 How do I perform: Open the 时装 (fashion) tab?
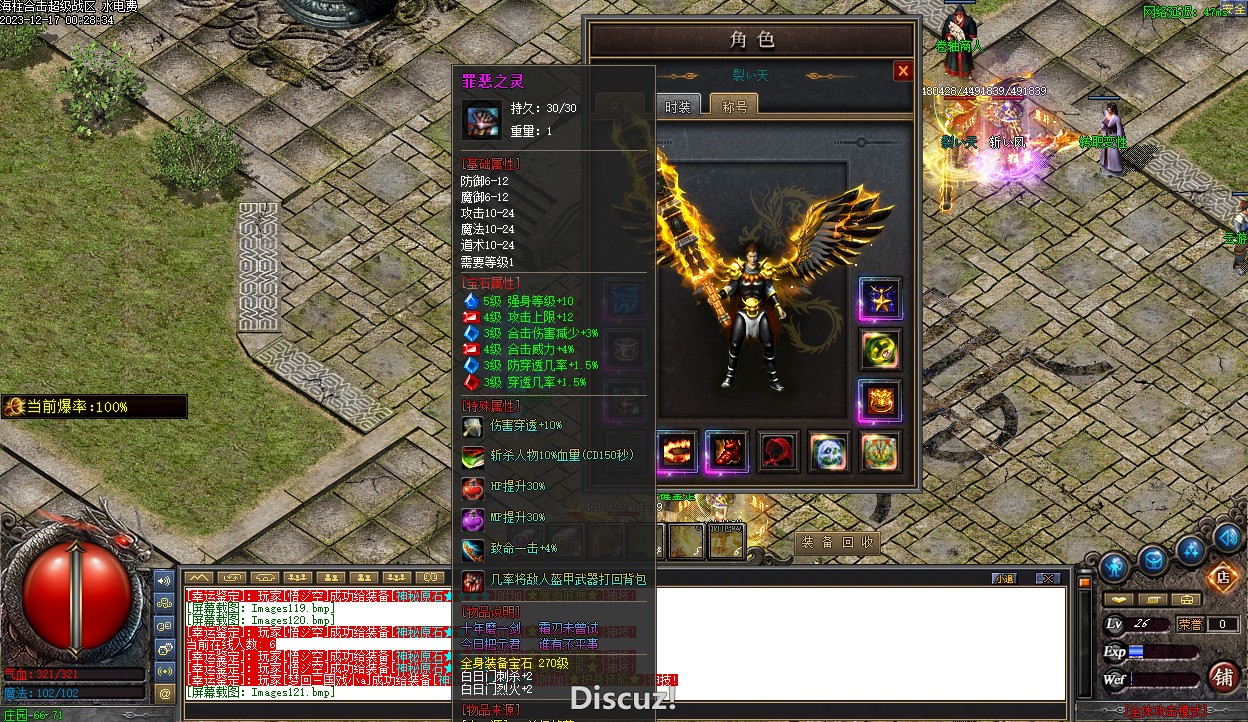click(678, 106)
